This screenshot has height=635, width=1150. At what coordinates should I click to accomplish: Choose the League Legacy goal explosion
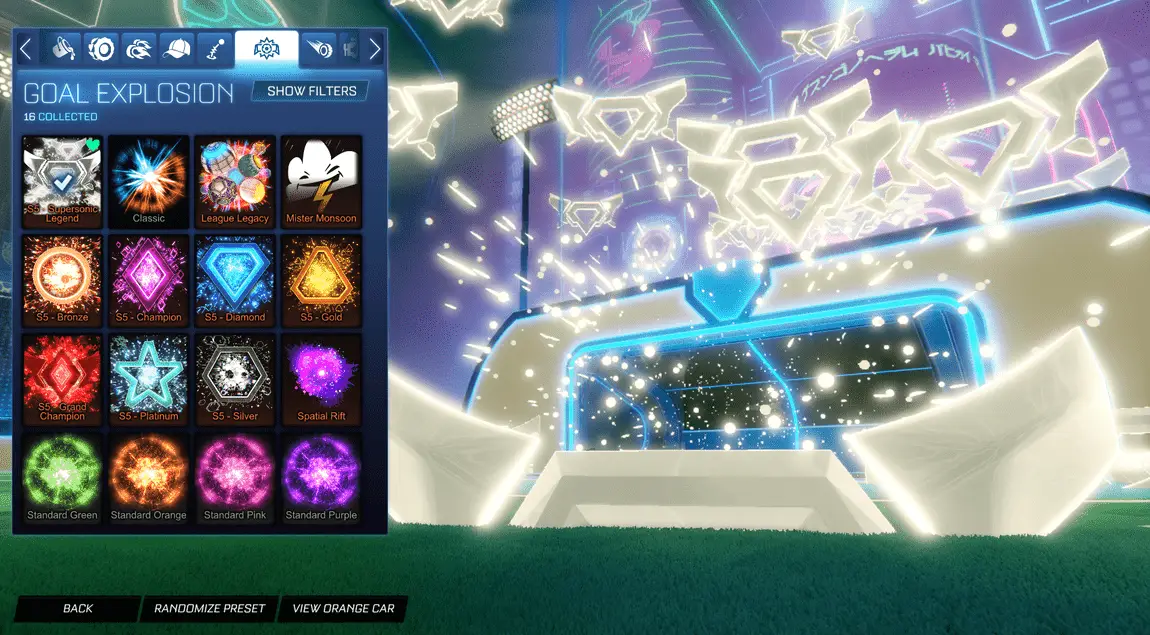point(234,180)
